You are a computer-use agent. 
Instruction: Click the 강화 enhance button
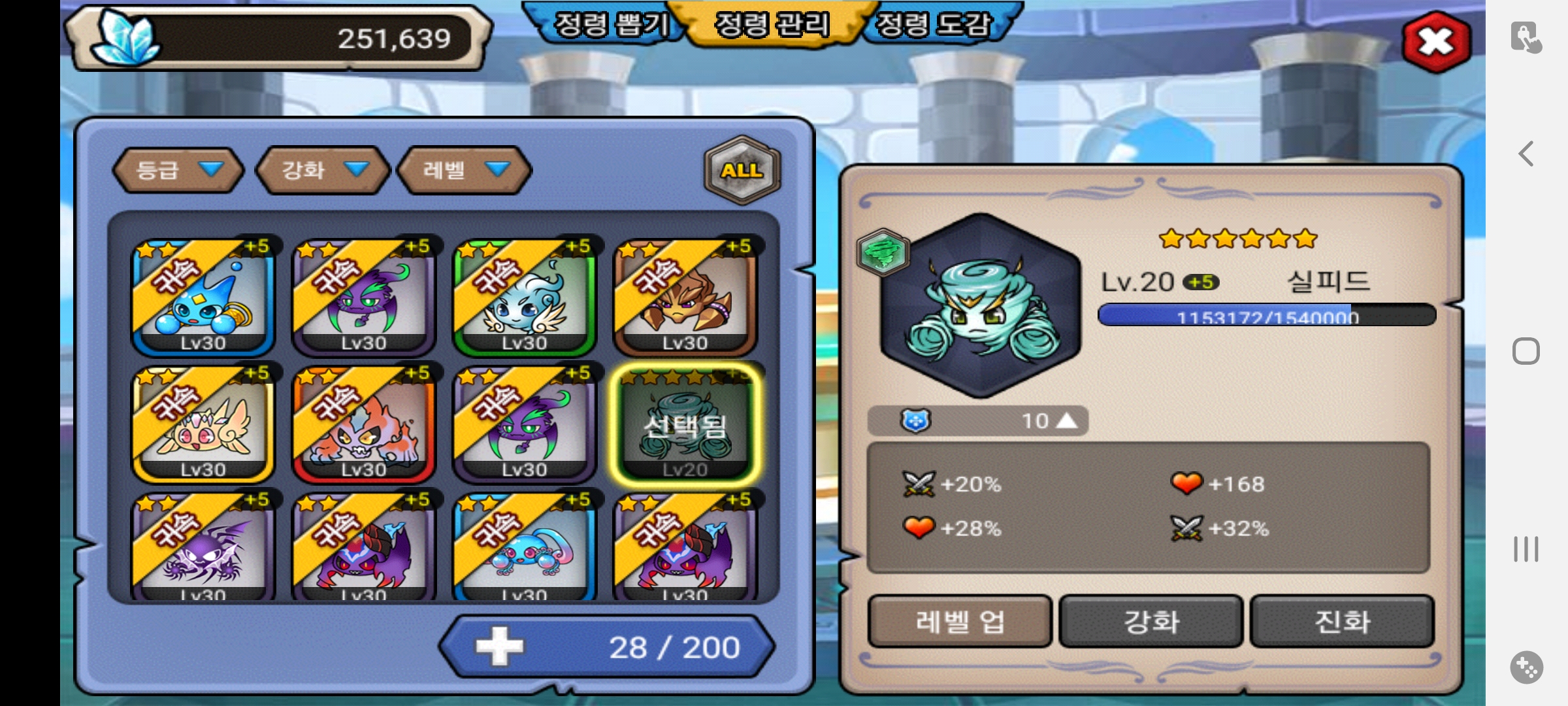click(x=1151, y=622)
